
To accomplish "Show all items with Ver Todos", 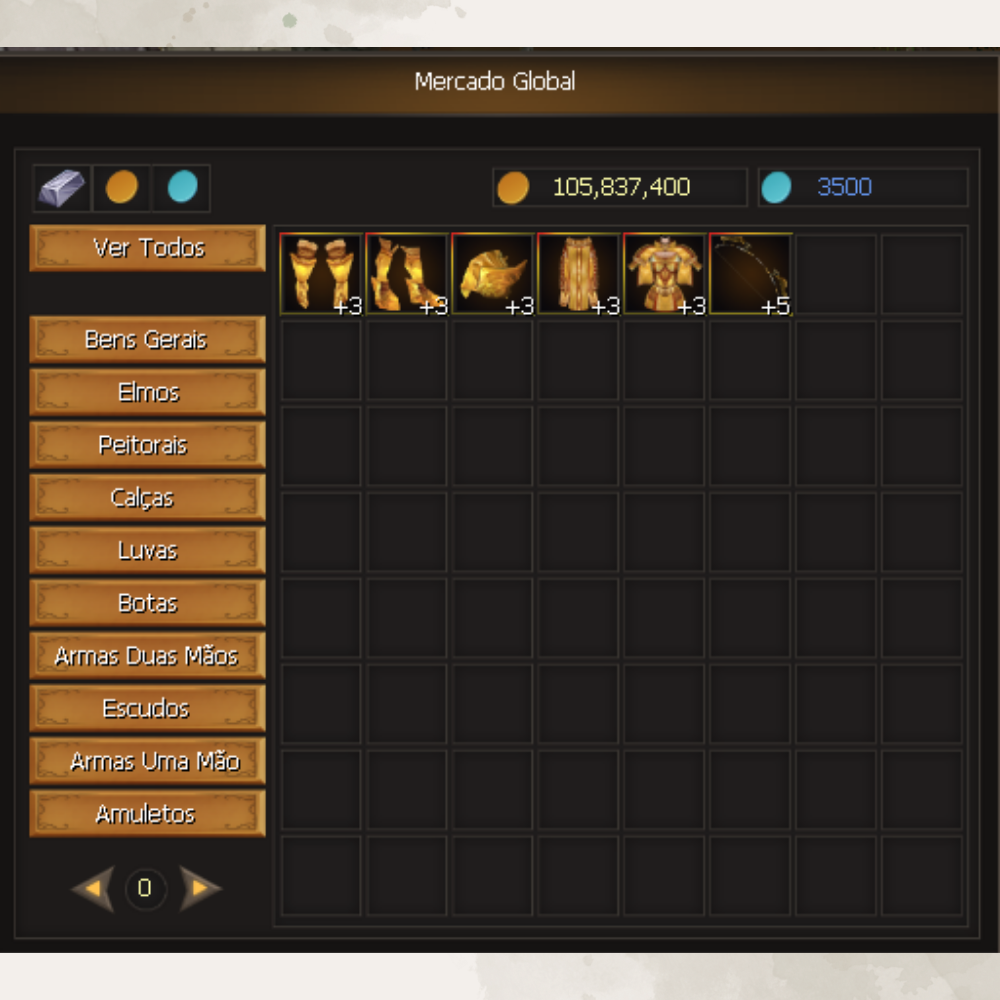I will 148,248.
